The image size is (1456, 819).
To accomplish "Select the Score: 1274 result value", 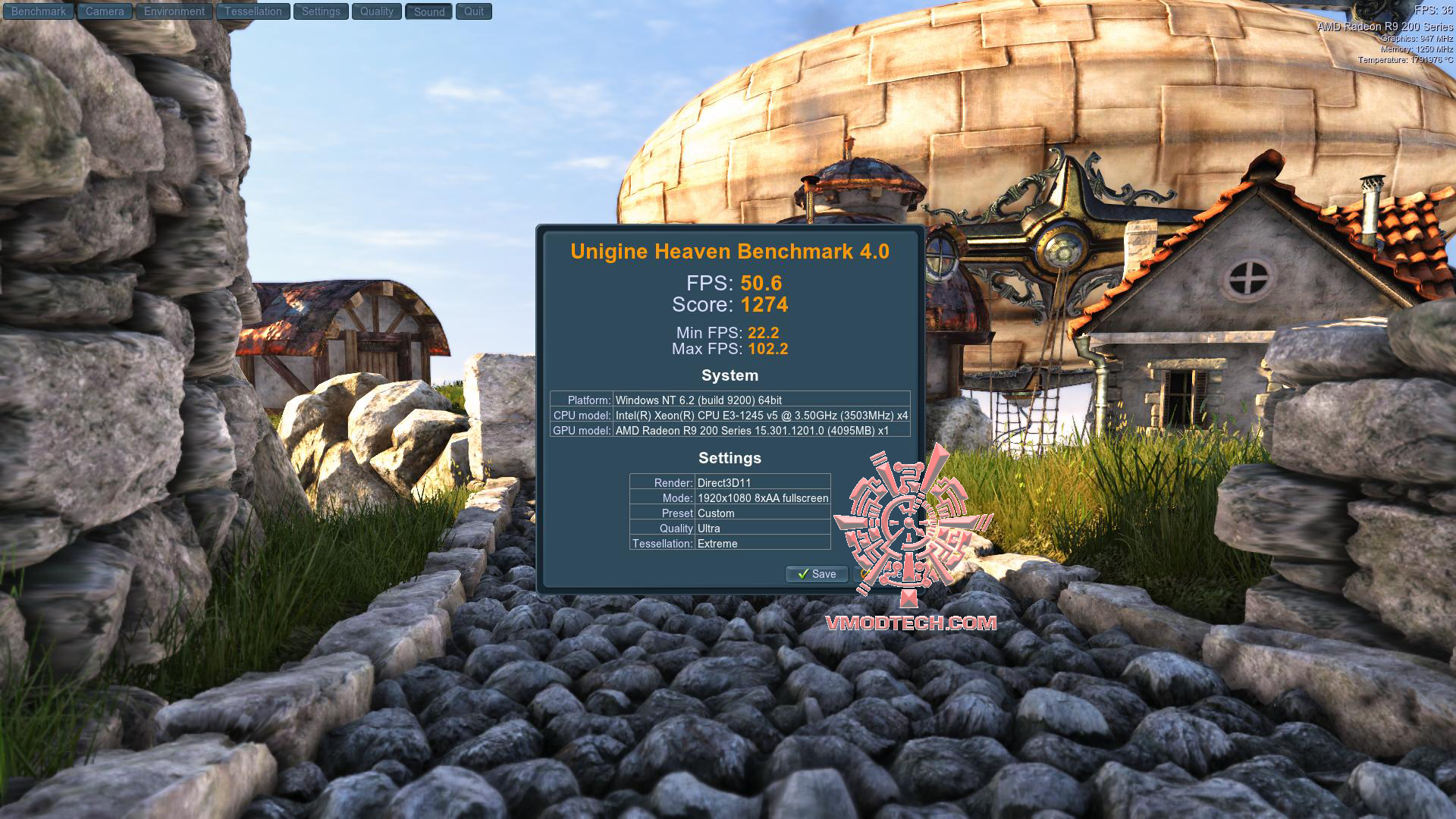I will (730, 305).
